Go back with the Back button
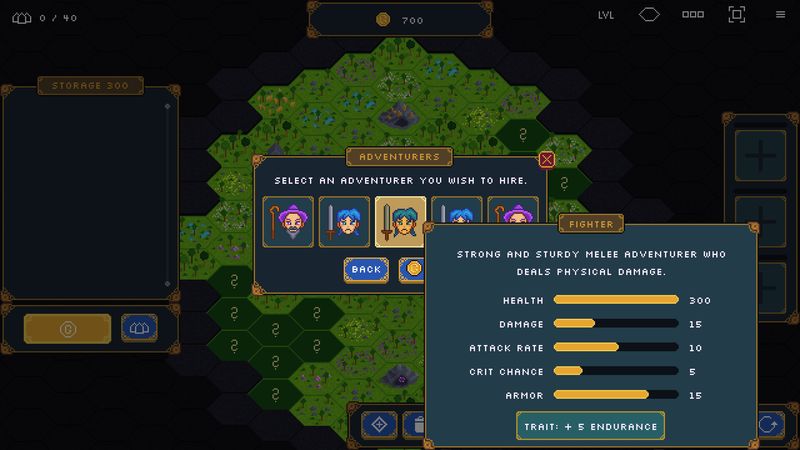The image size is (800, 450). point(366,269)
